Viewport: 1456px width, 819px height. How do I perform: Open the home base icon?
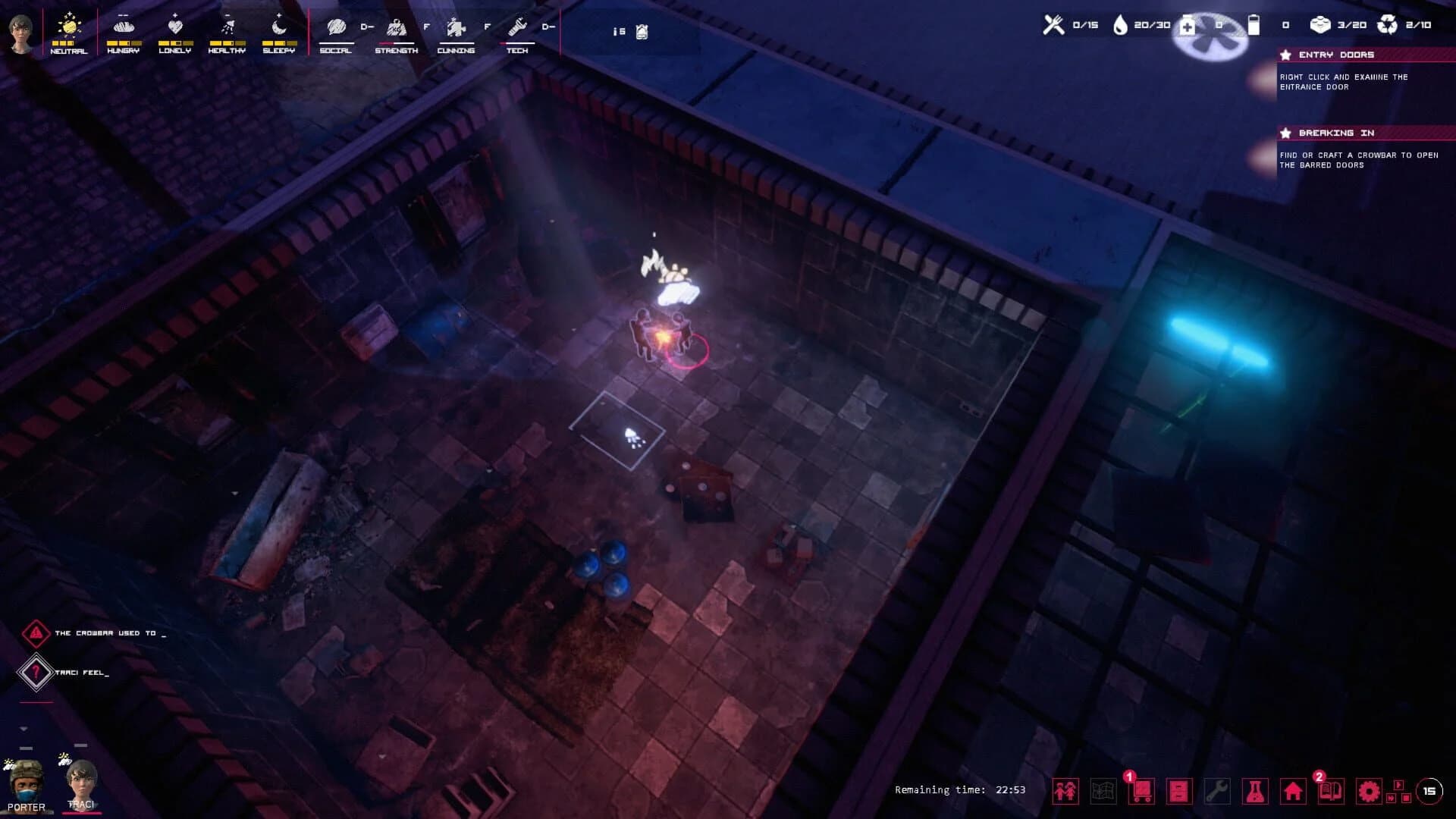(1293, 791)
